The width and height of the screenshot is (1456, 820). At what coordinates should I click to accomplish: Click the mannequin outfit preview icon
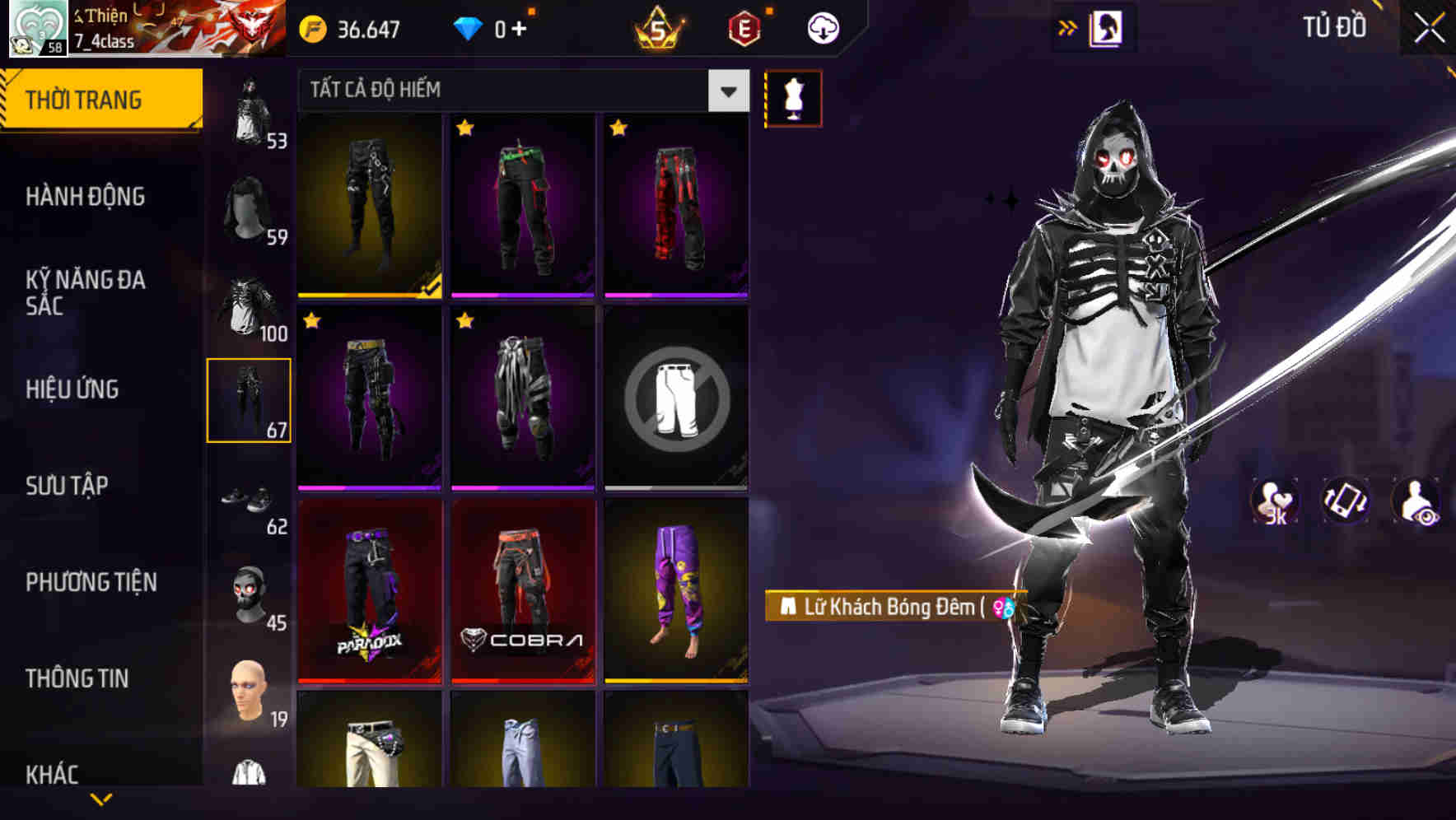pos(793,97)
